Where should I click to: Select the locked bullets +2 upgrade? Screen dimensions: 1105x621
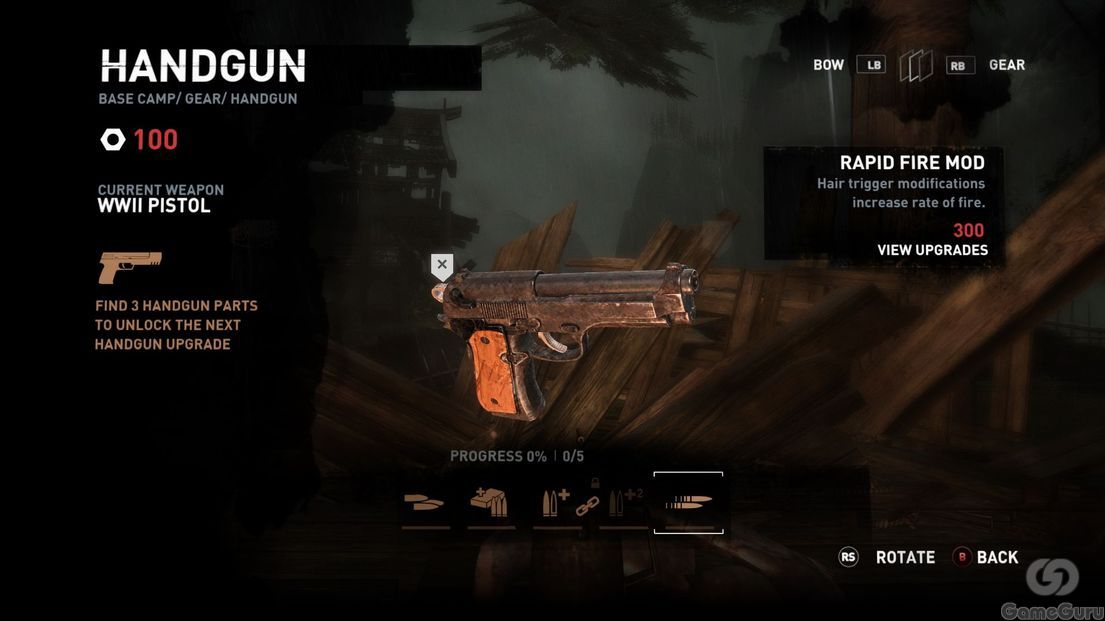point(625,502)
